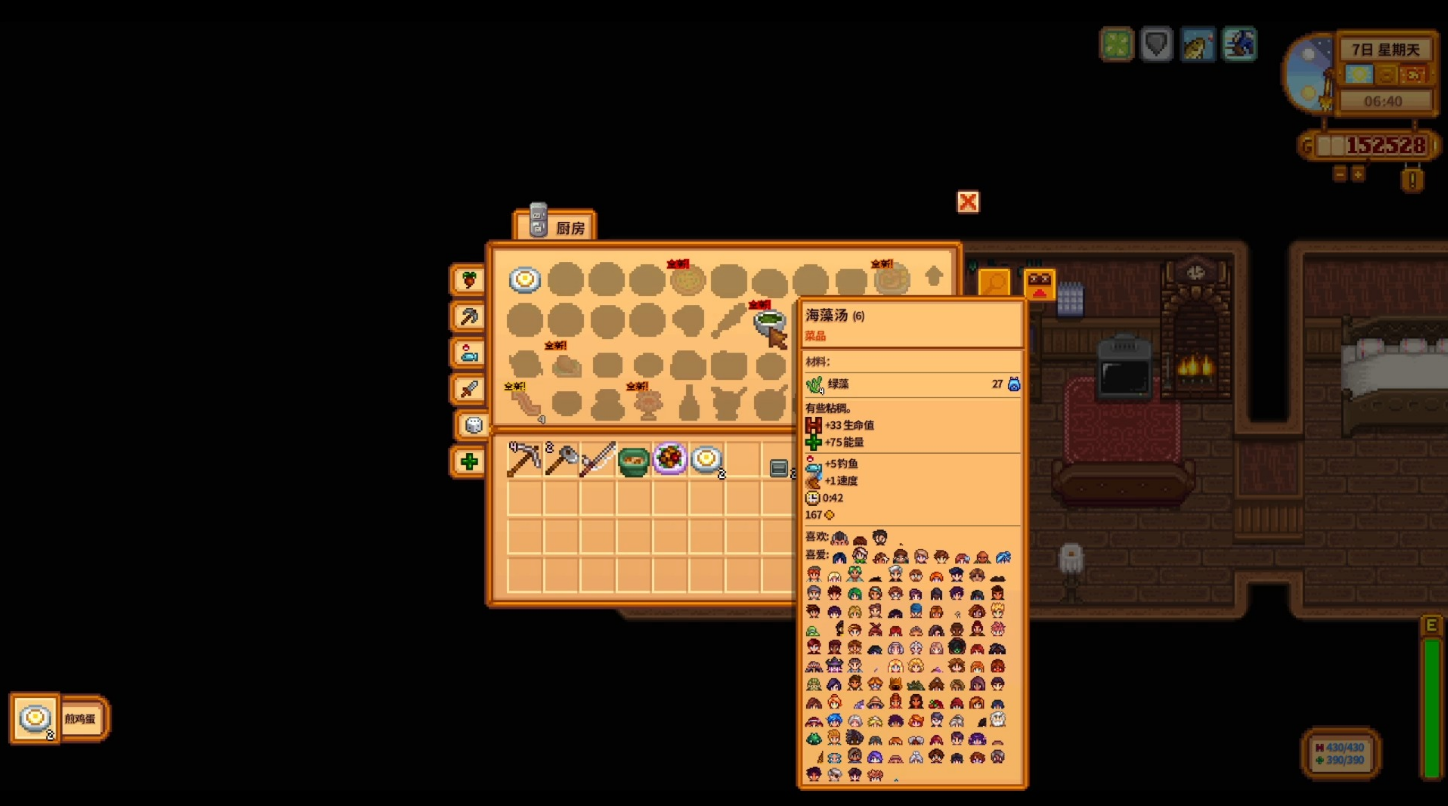Pick the fishing rod inventory slot
The image size is (1448, 806).
597,460
